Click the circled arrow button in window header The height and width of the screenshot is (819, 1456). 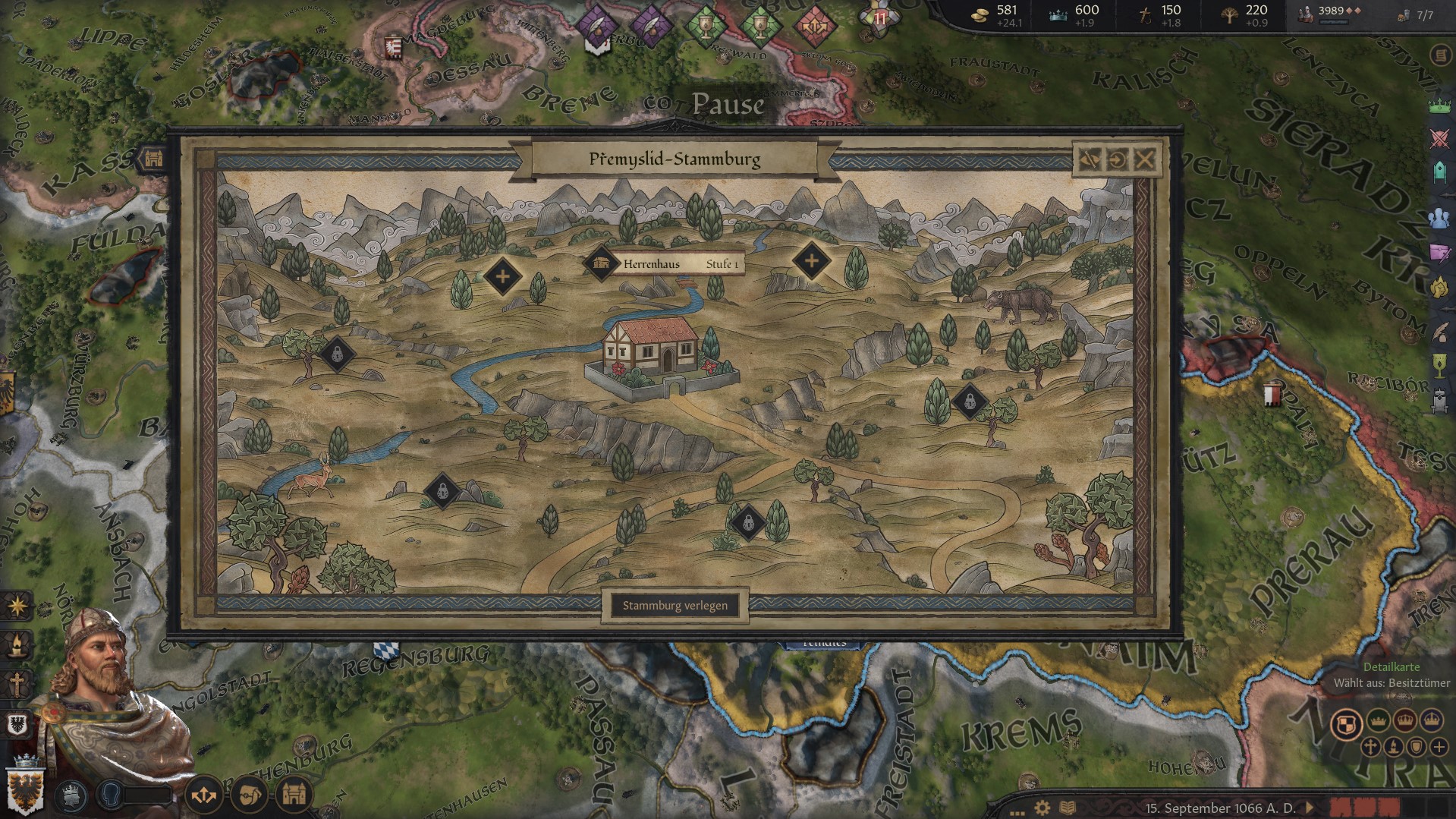click(x=1117, y=159)
